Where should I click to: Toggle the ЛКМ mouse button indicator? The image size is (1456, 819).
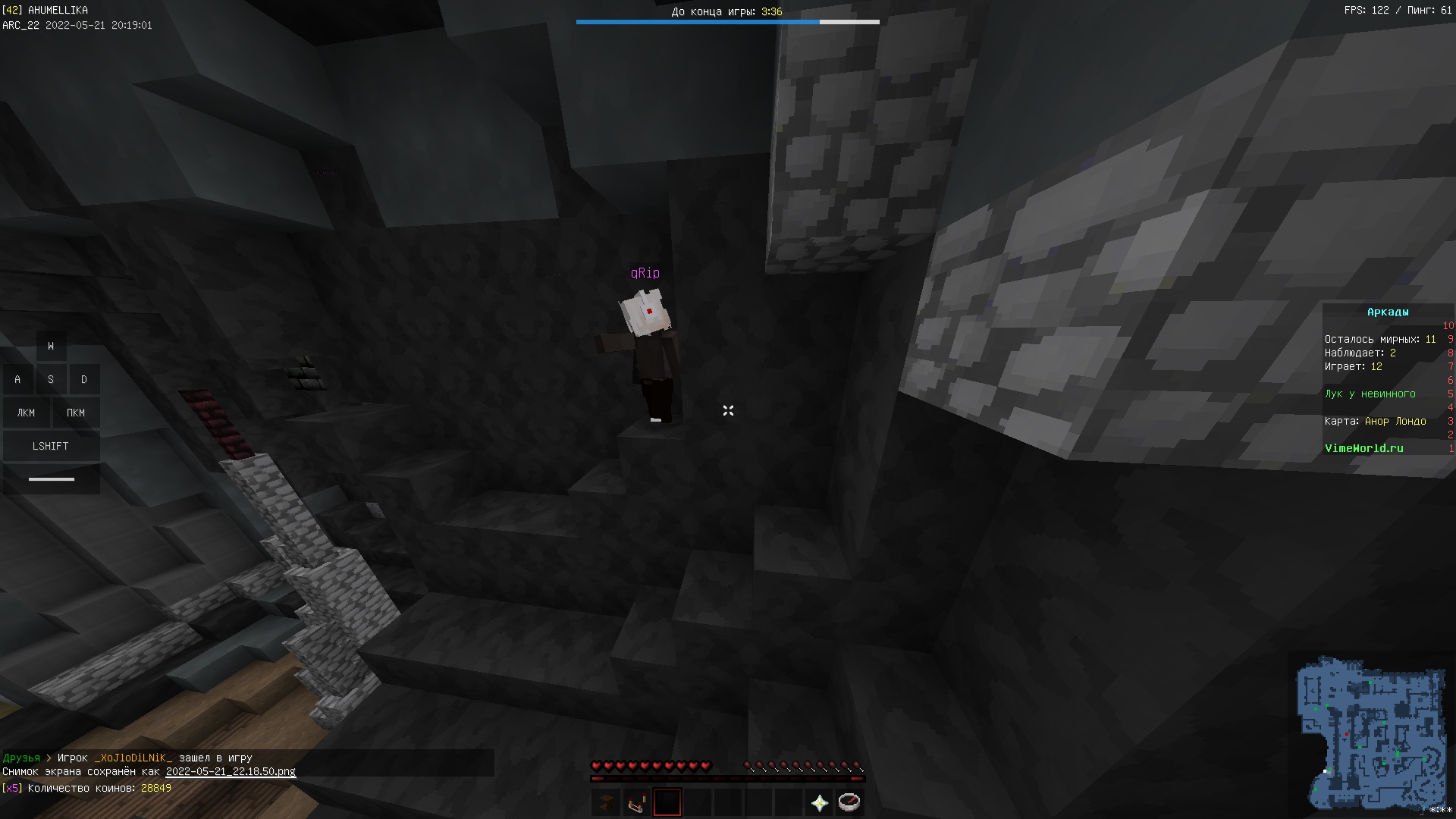pos(26,413)
